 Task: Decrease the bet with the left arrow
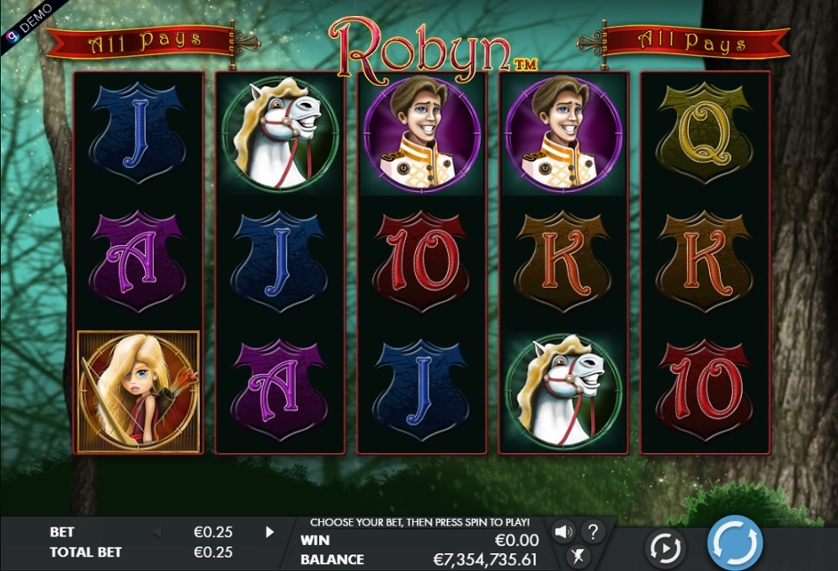click(x=156, y=532)
